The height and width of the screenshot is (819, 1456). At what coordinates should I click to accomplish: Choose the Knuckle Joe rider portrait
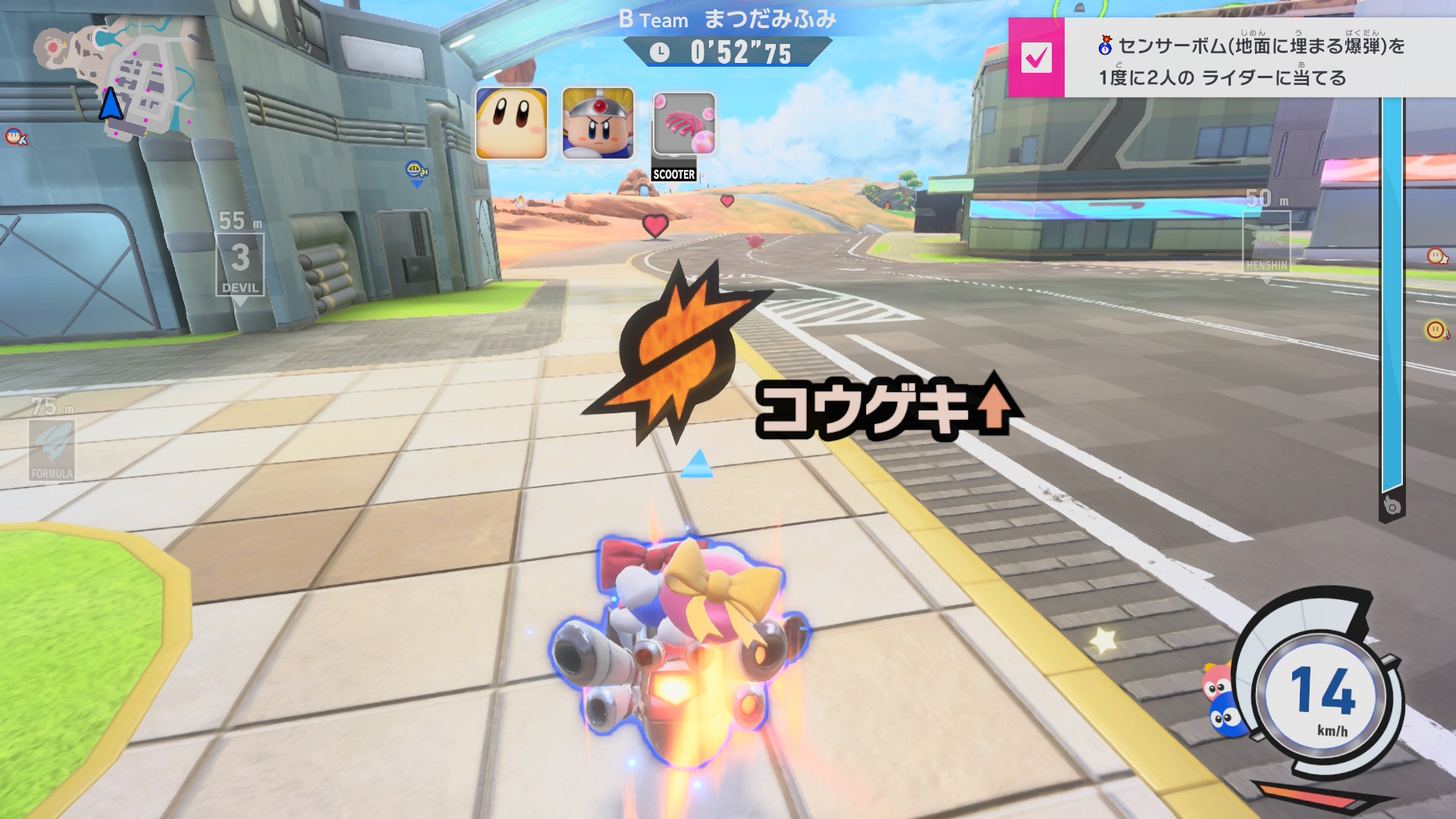click(598, 124)
